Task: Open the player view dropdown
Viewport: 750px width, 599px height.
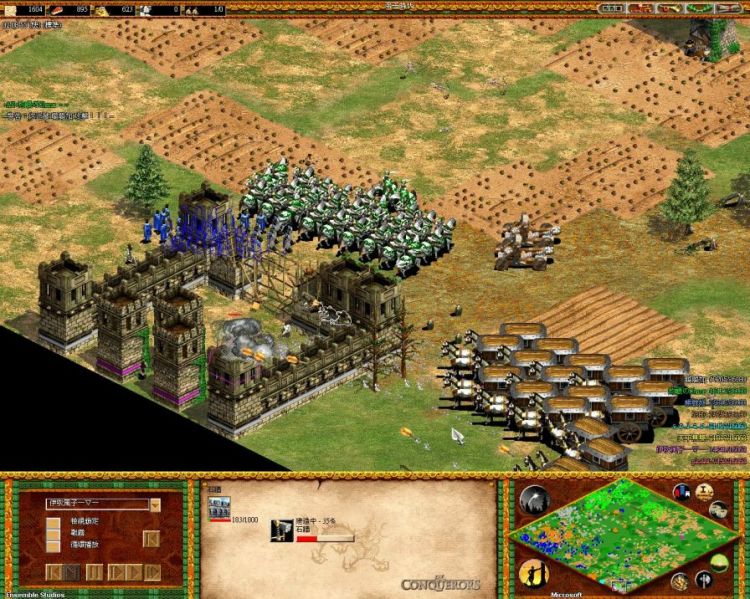Action: click(x=155, y=505)
